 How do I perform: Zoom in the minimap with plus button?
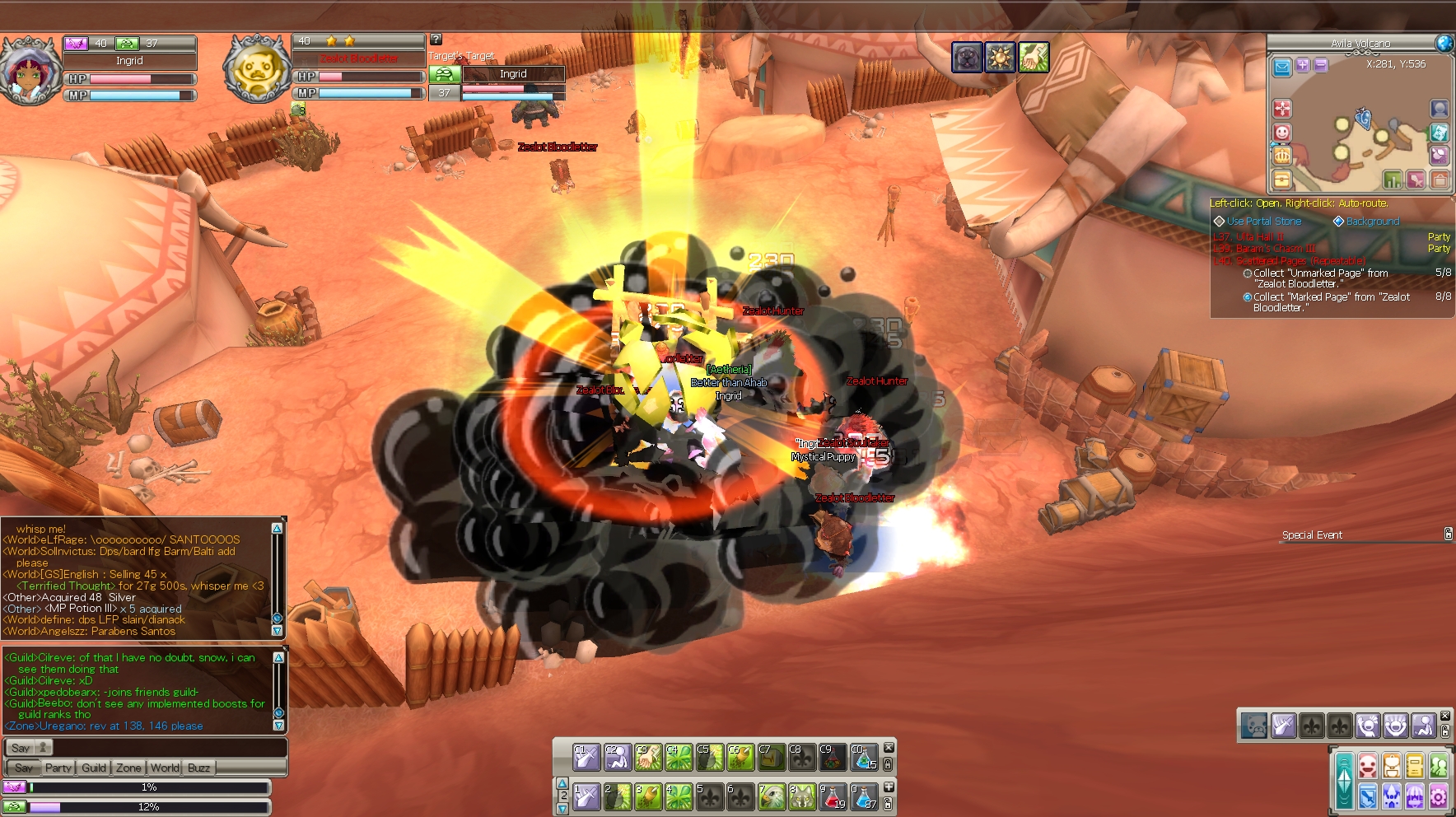(x=1303, y=65)
